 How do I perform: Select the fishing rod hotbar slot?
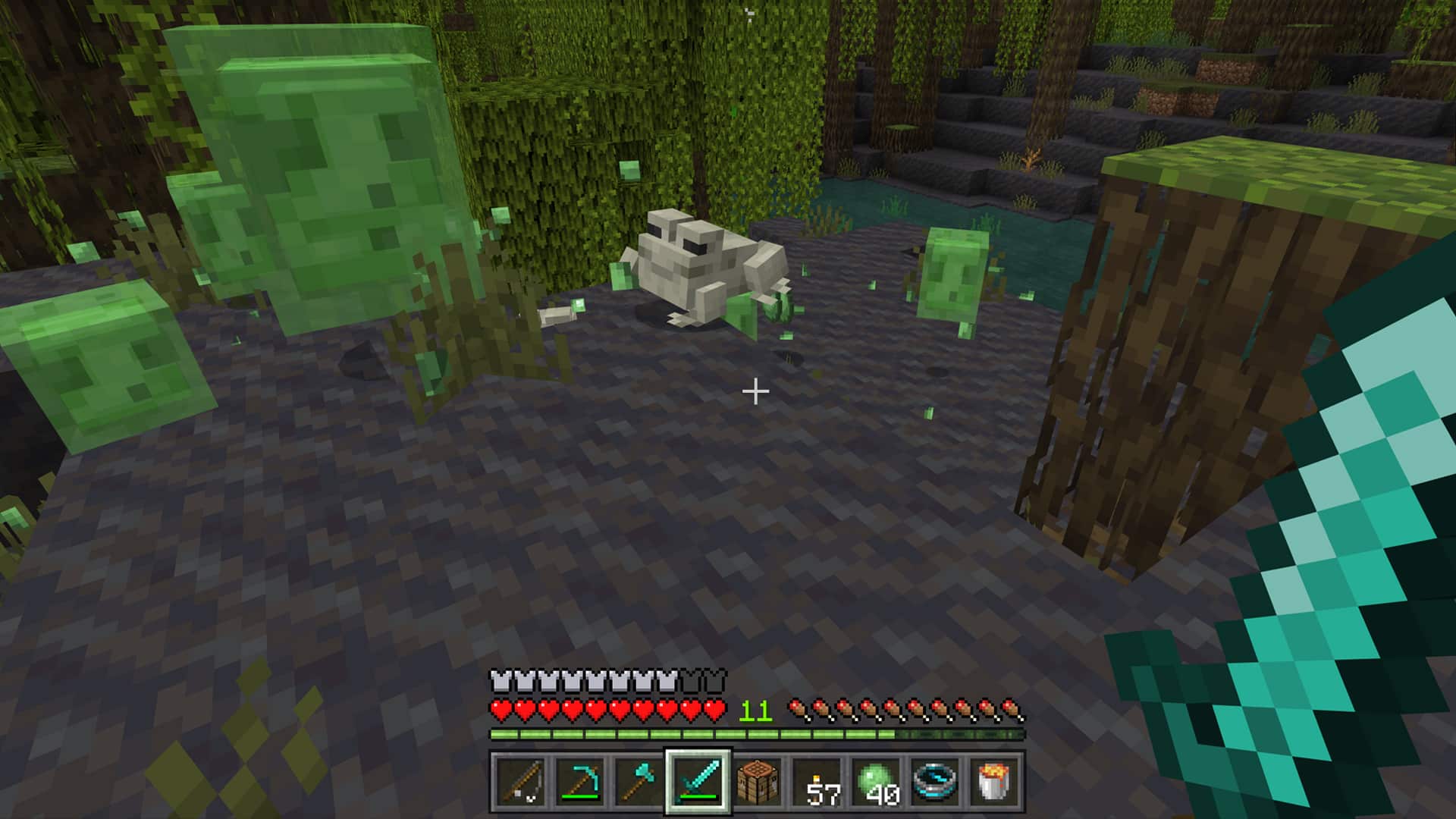pyautogui.click(x=520, y=780)
